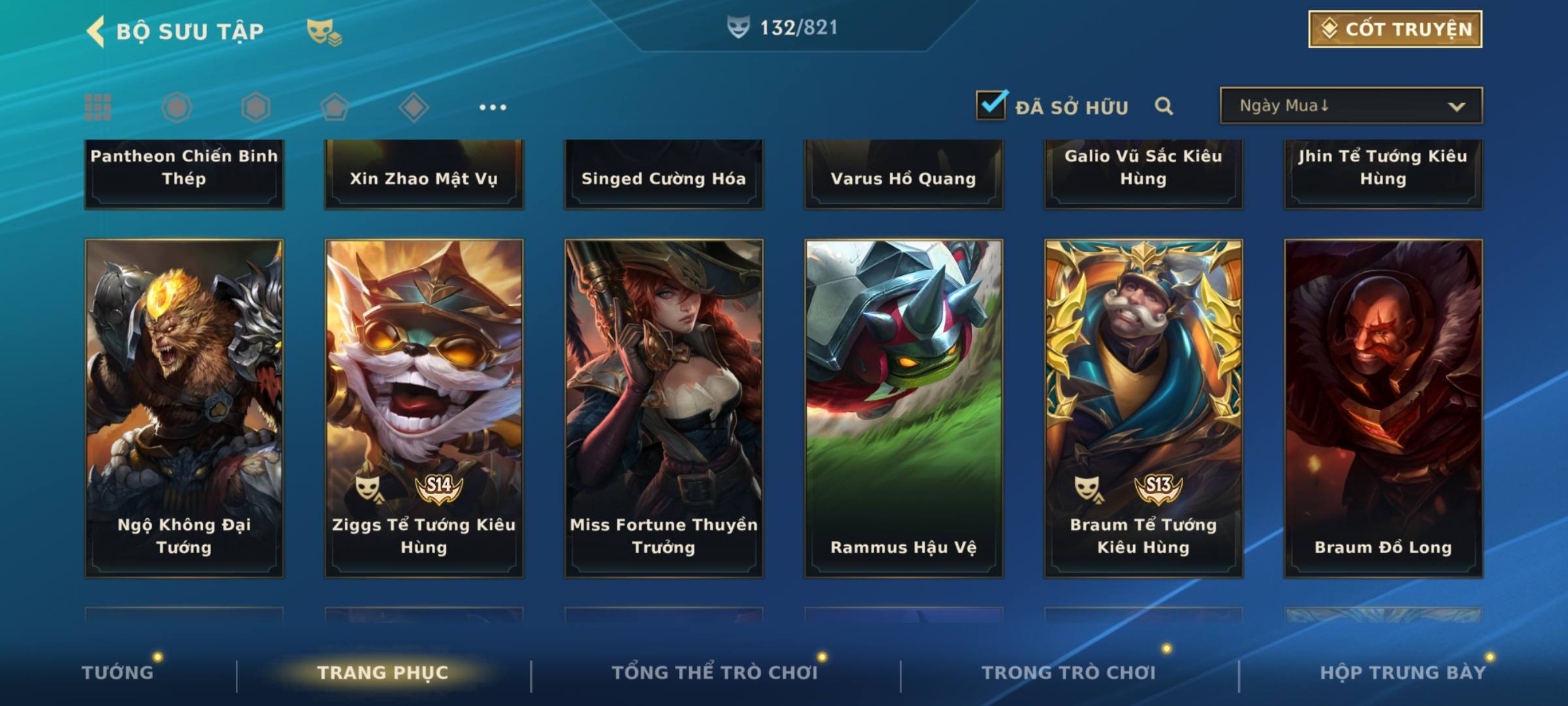
Task: Open the Ngày Mua sort dropdown
Action: (x=1350, y=106)
